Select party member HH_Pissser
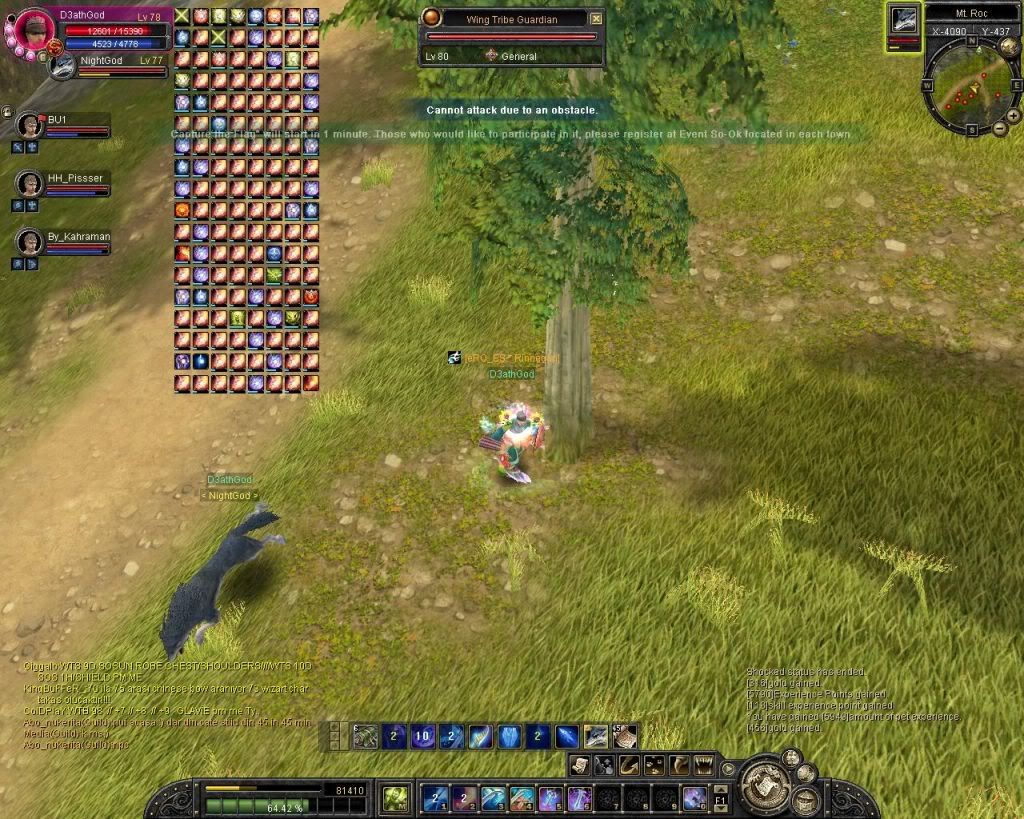Screen dimensions: 1024x819 (30, 184)
